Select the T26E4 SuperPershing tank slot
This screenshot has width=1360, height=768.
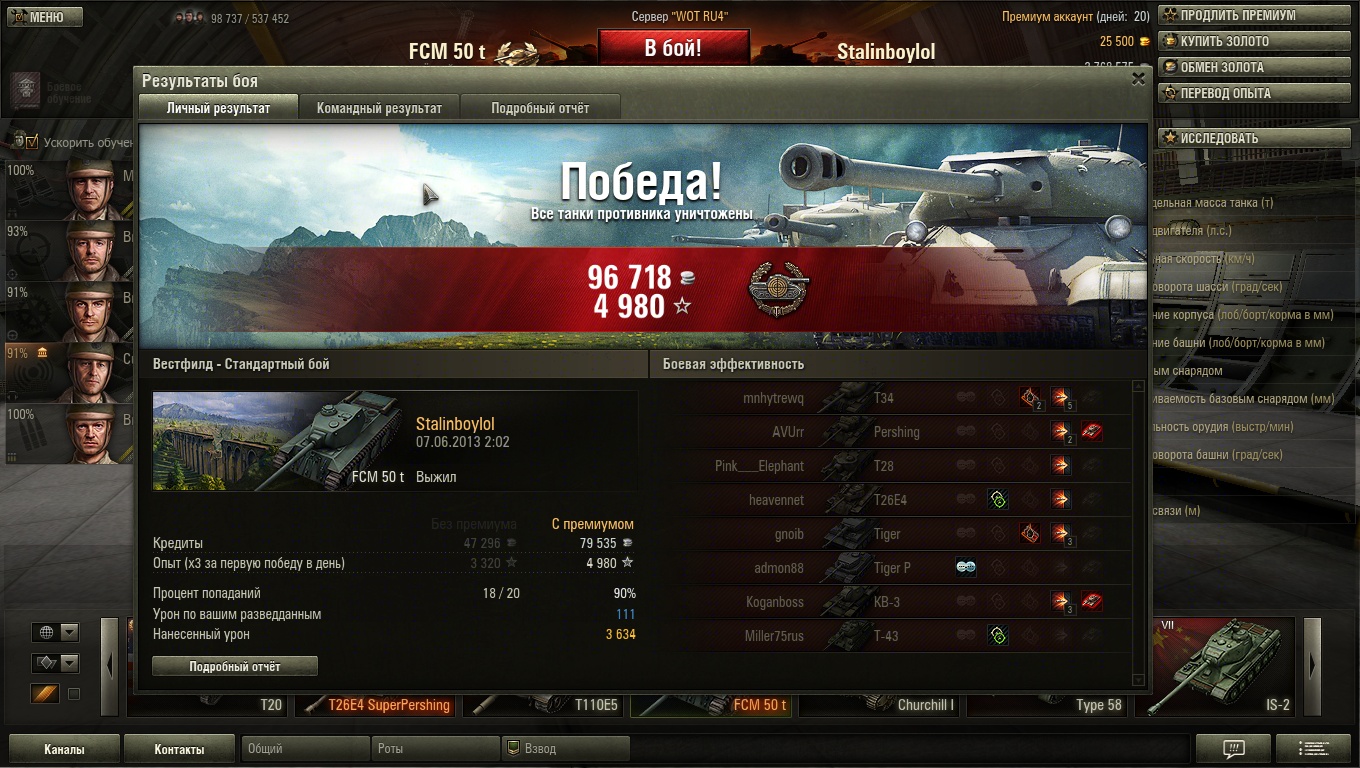pos(378,705)
